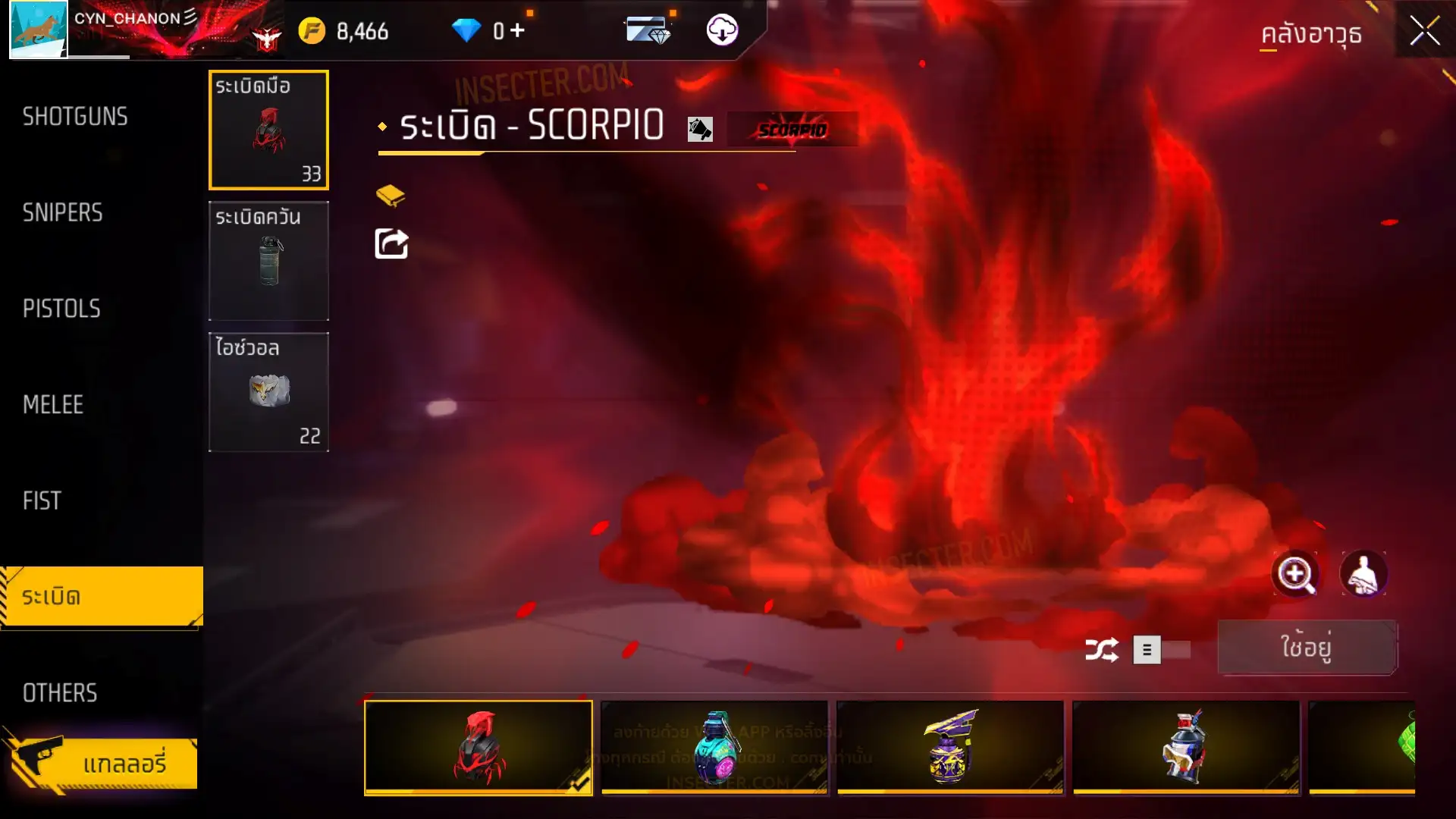Open the OTHERS category

click(x=60, y=692)
